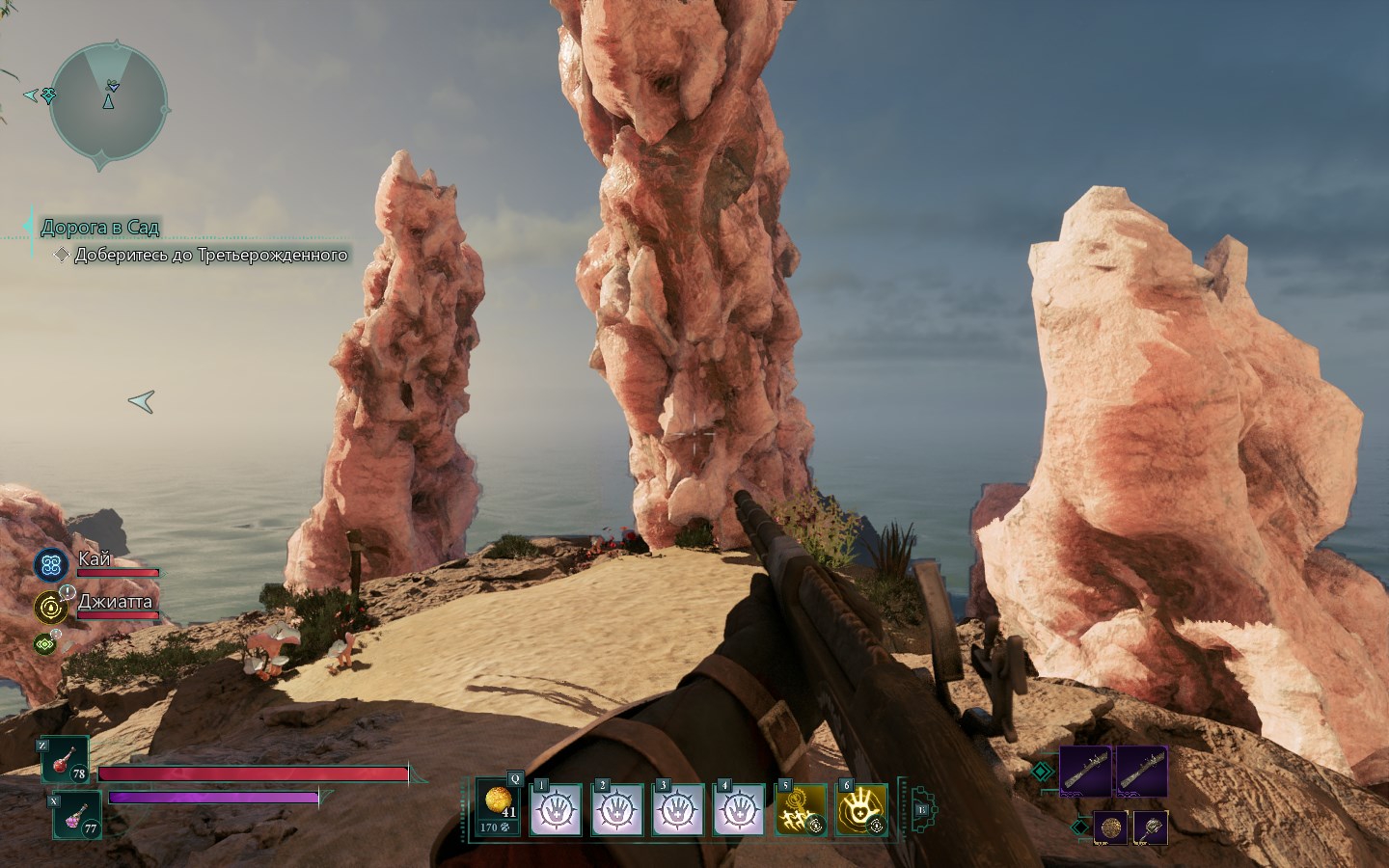The image size is (1389, 868).
Task: Activate the healing hand ability in slot 1
Action: (x=557, y=809)
